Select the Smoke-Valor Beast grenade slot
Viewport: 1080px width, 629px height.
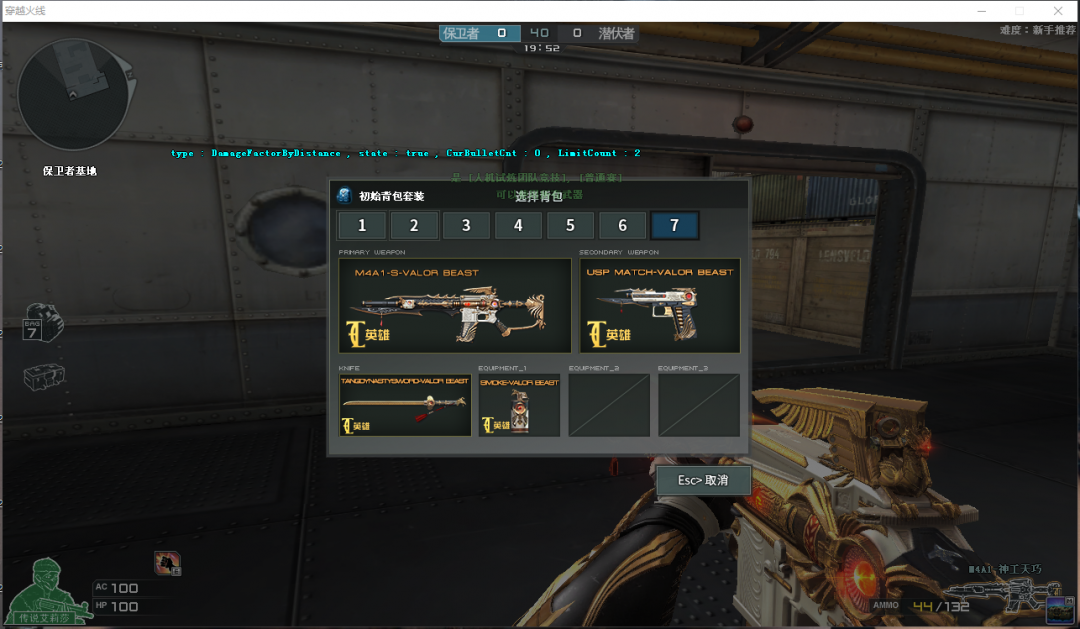pyautogui.click(x=518, y=405)
